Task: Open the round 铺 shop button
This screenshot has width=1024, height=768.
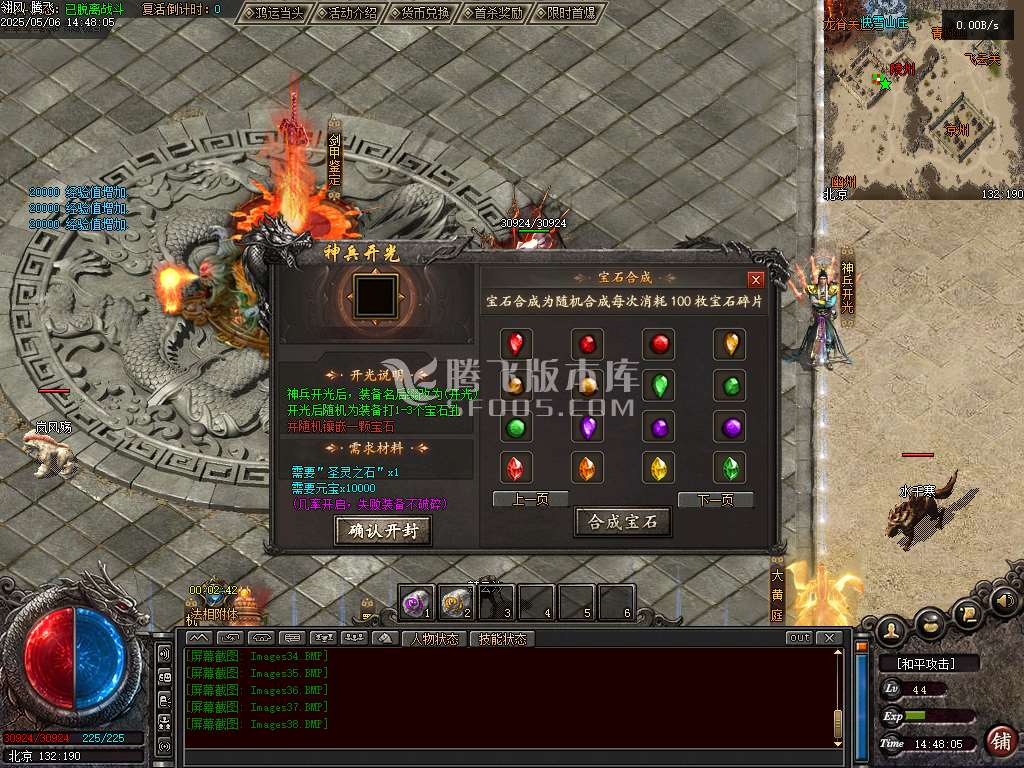Action: 999,741
